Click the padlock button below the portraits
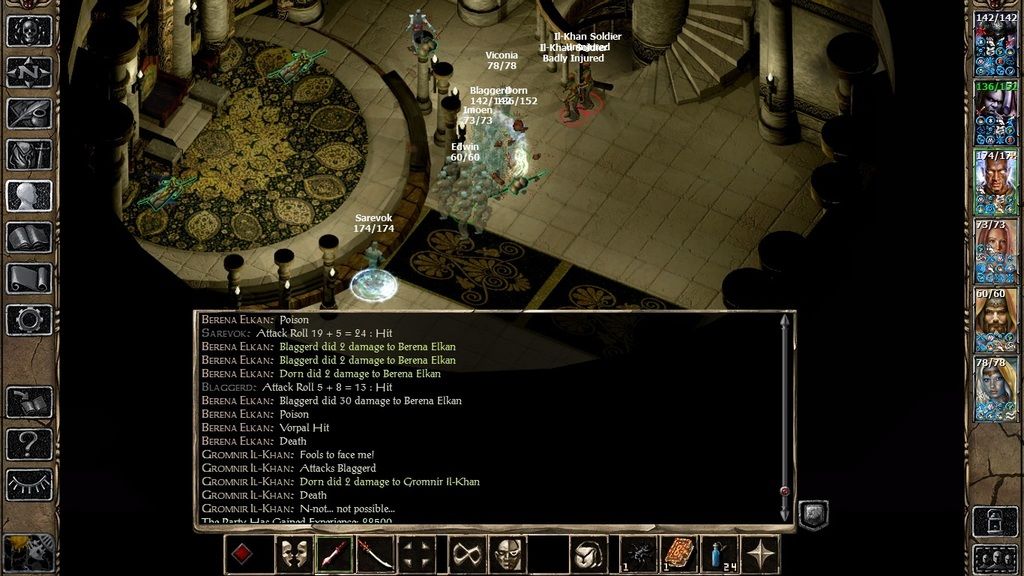This screenshot has height=576, width=1024. [x=996, y=522]
